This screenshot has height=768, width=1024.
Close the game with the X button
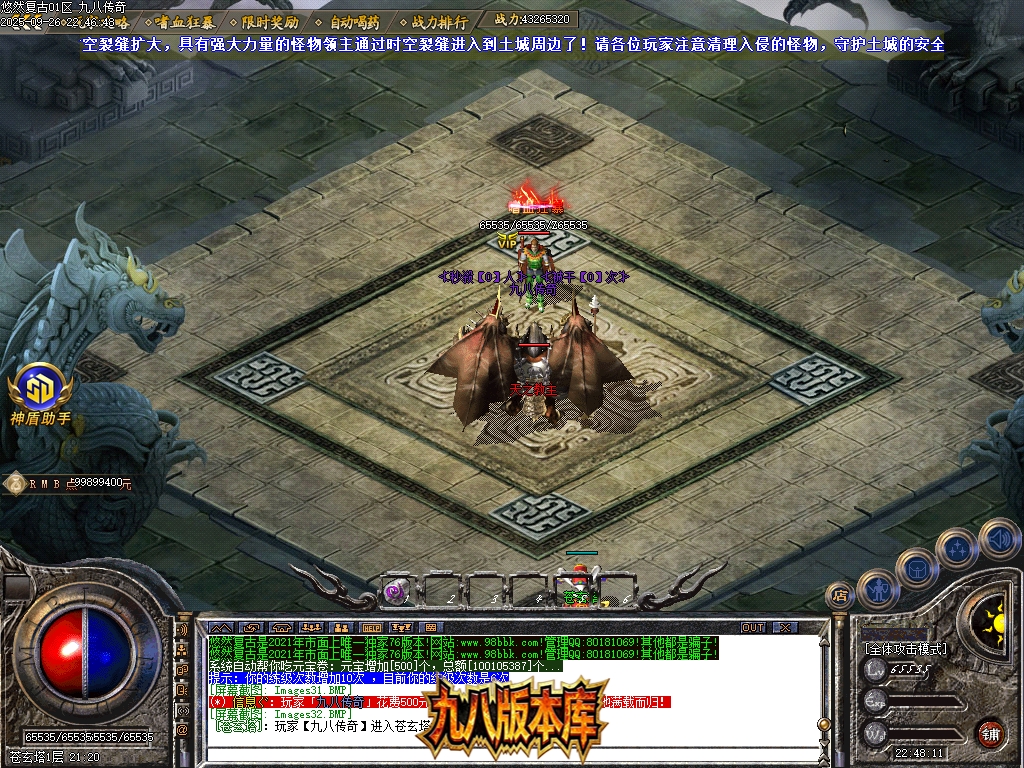785,627
